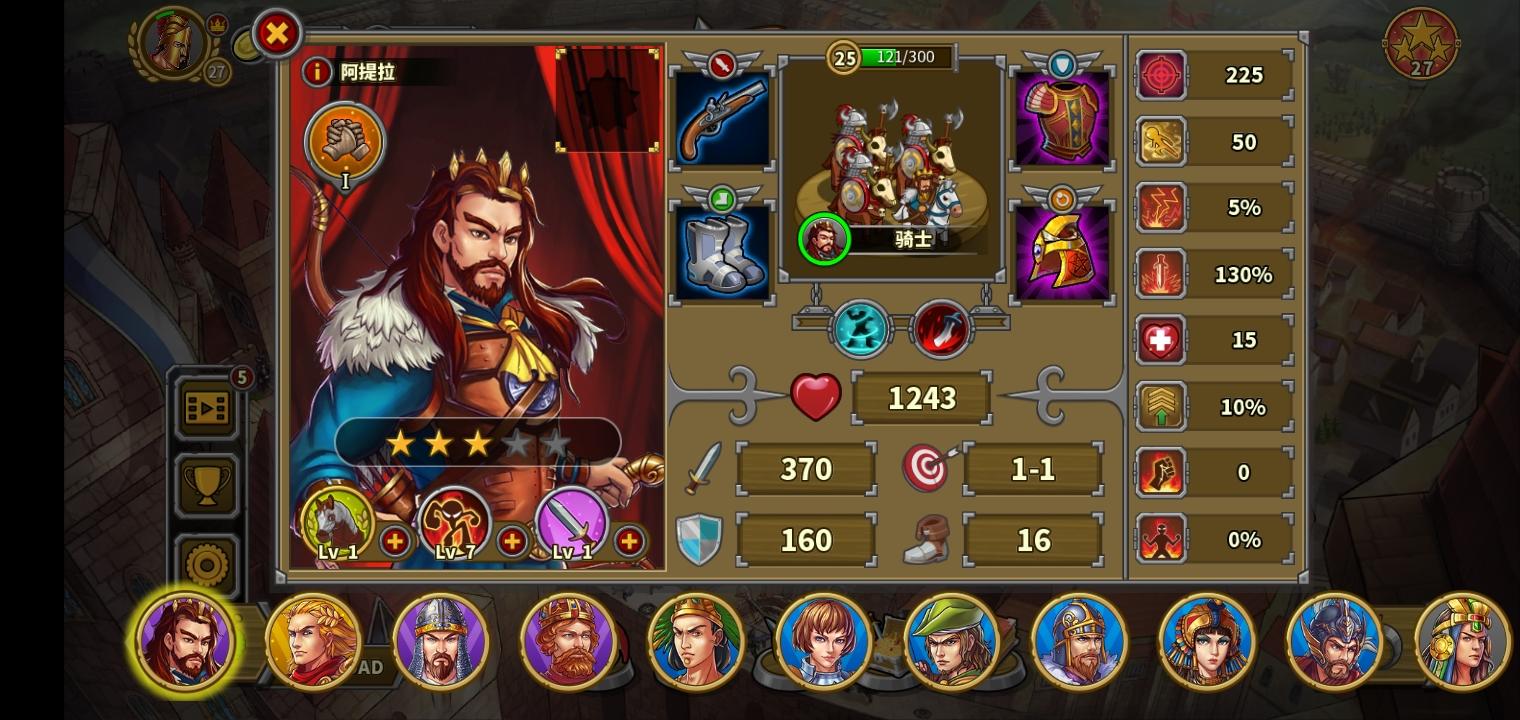Select the green-circled commander under the knights
The height and width of the screenshot is (720, 1520).
pyautogui.click(x=822, y=239)
